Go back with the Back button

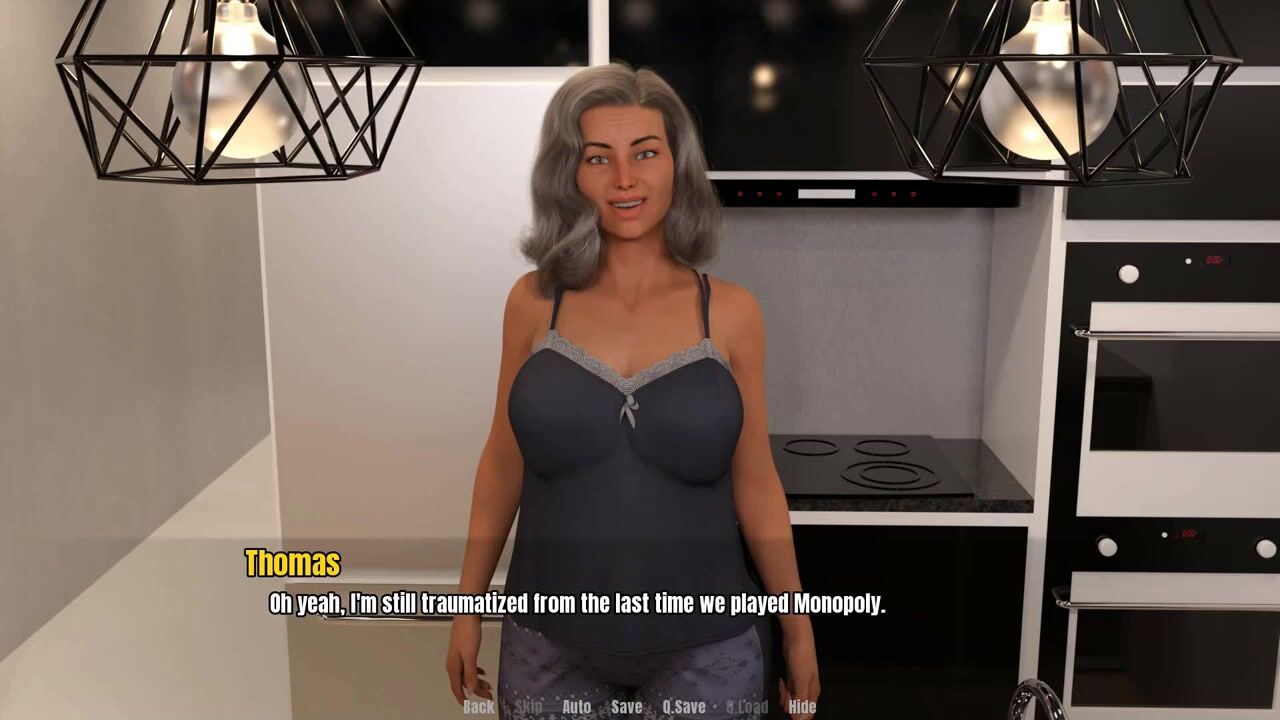(478, 706)
